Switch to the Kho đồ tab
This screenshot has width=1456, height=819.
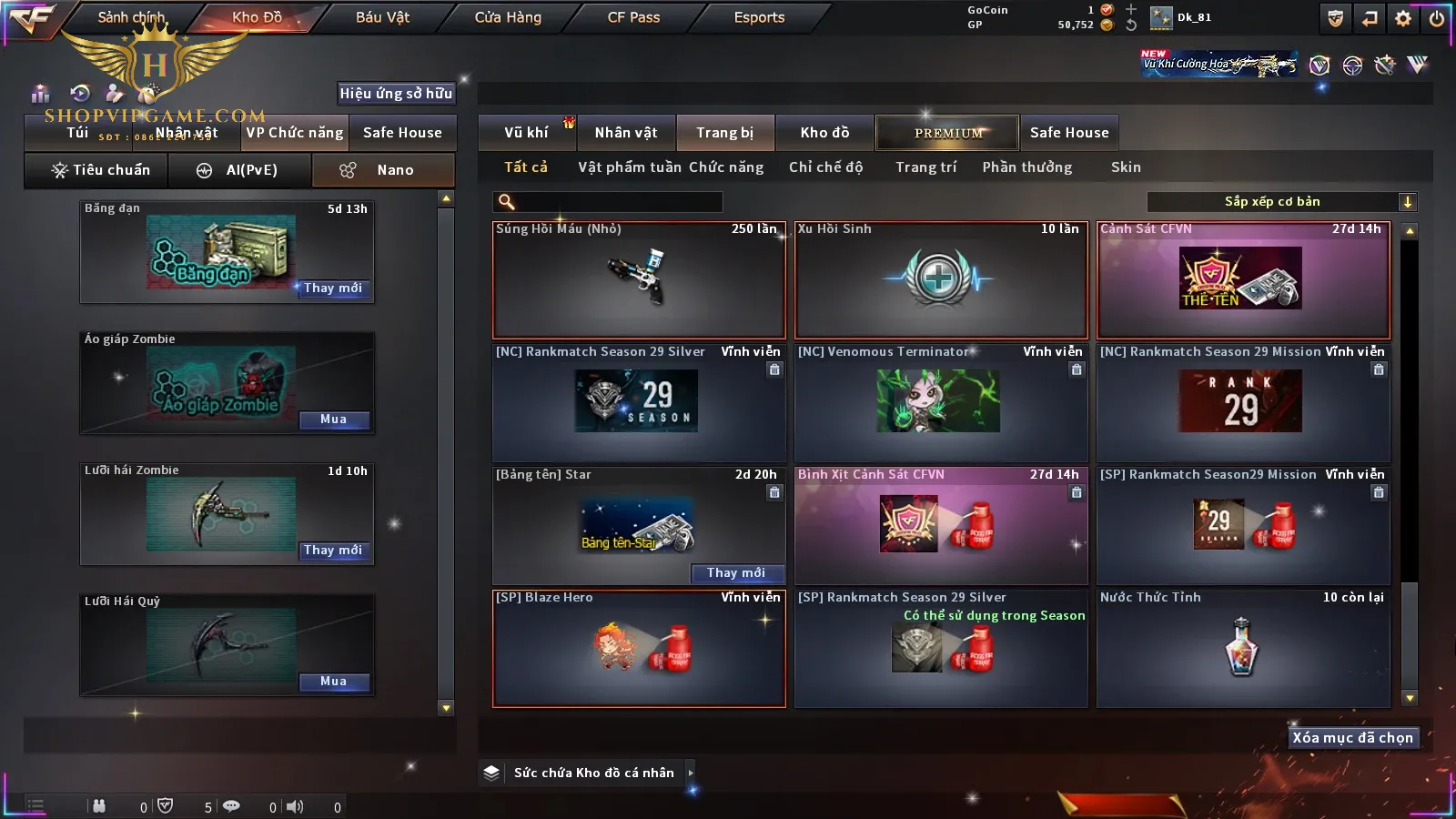[x=824, y=133]
